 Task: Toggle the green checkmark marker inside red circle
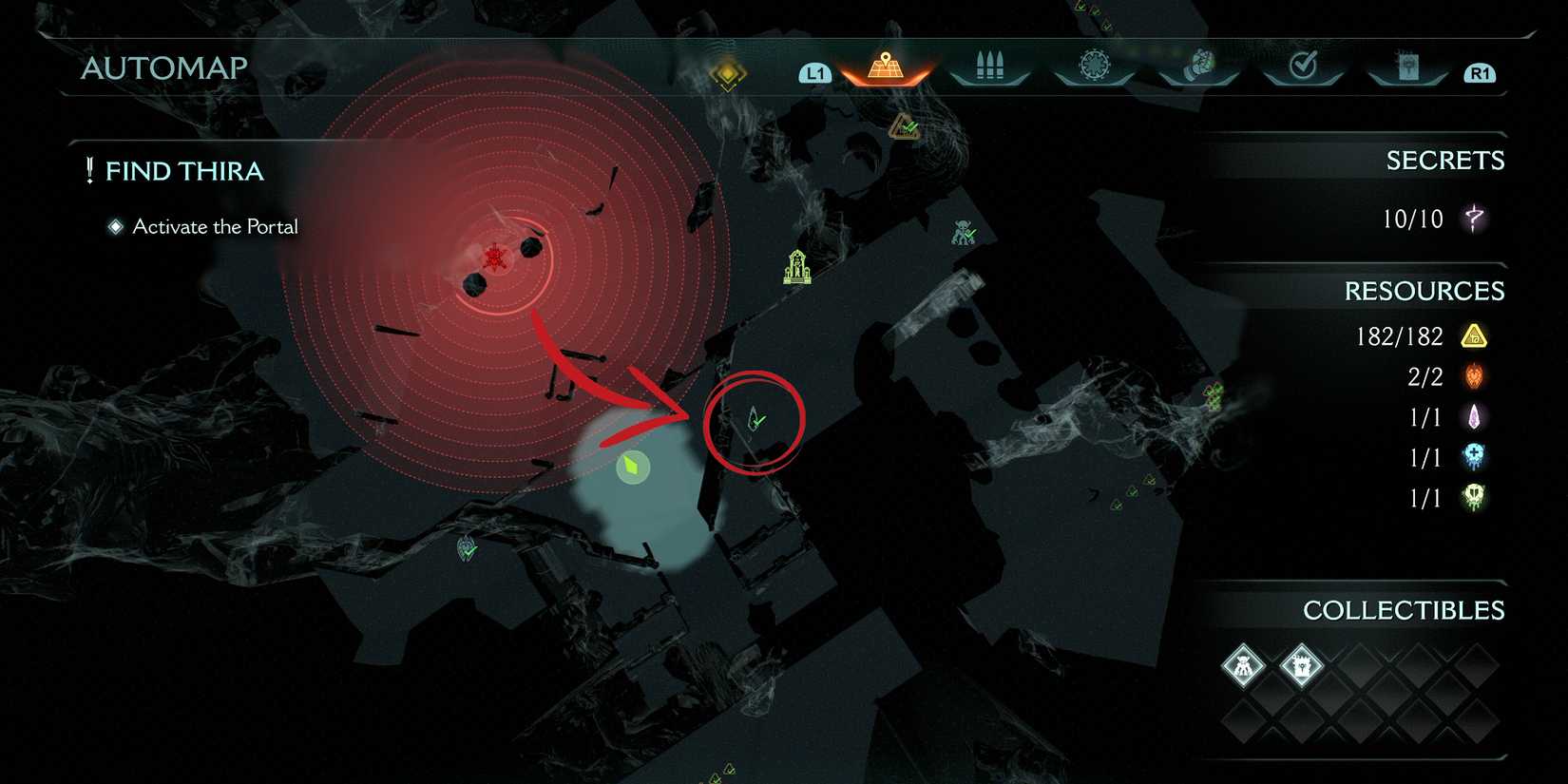click(754, 421)
